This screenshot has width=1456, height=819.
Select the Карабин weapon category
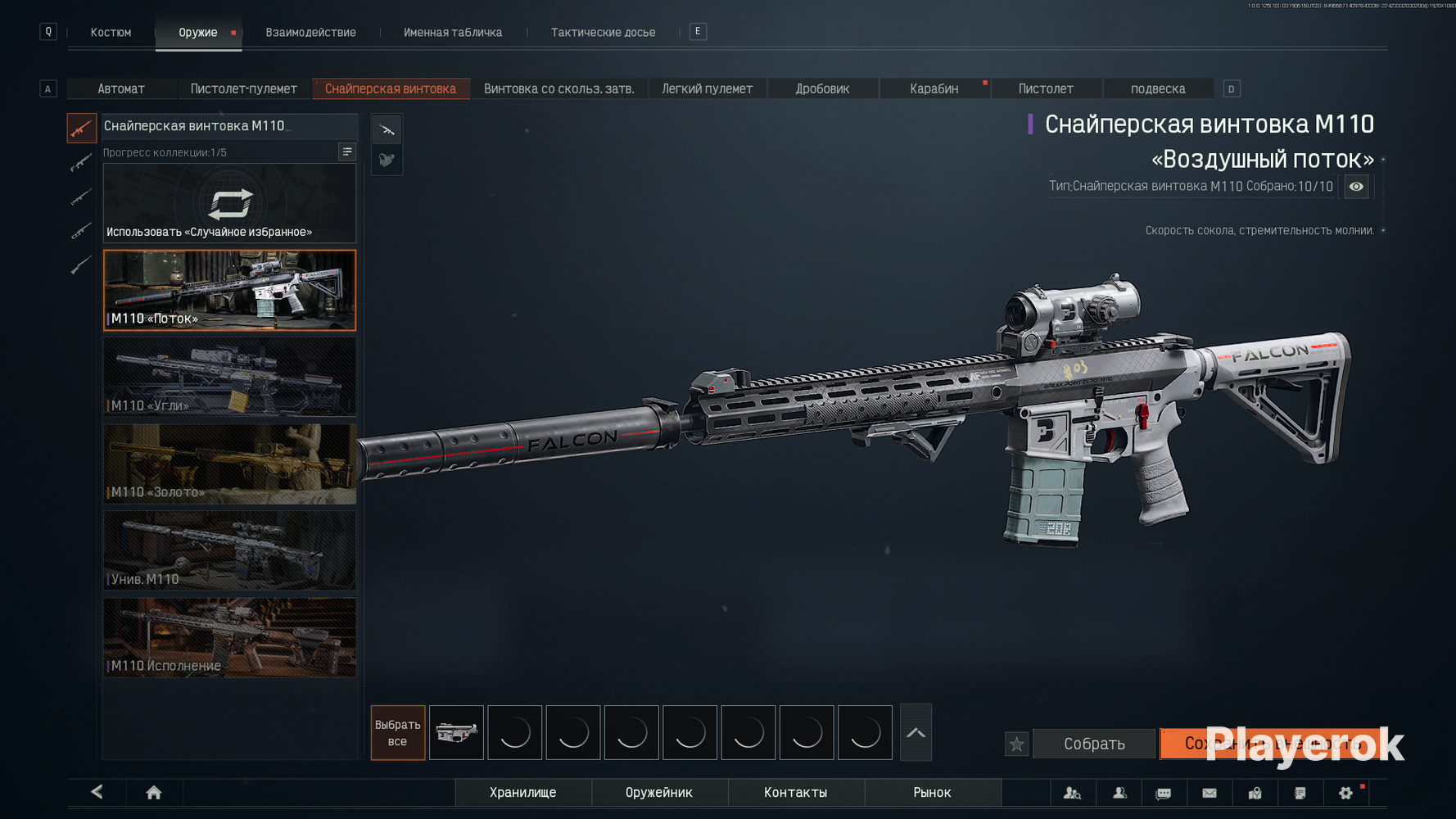coord(934,88)
